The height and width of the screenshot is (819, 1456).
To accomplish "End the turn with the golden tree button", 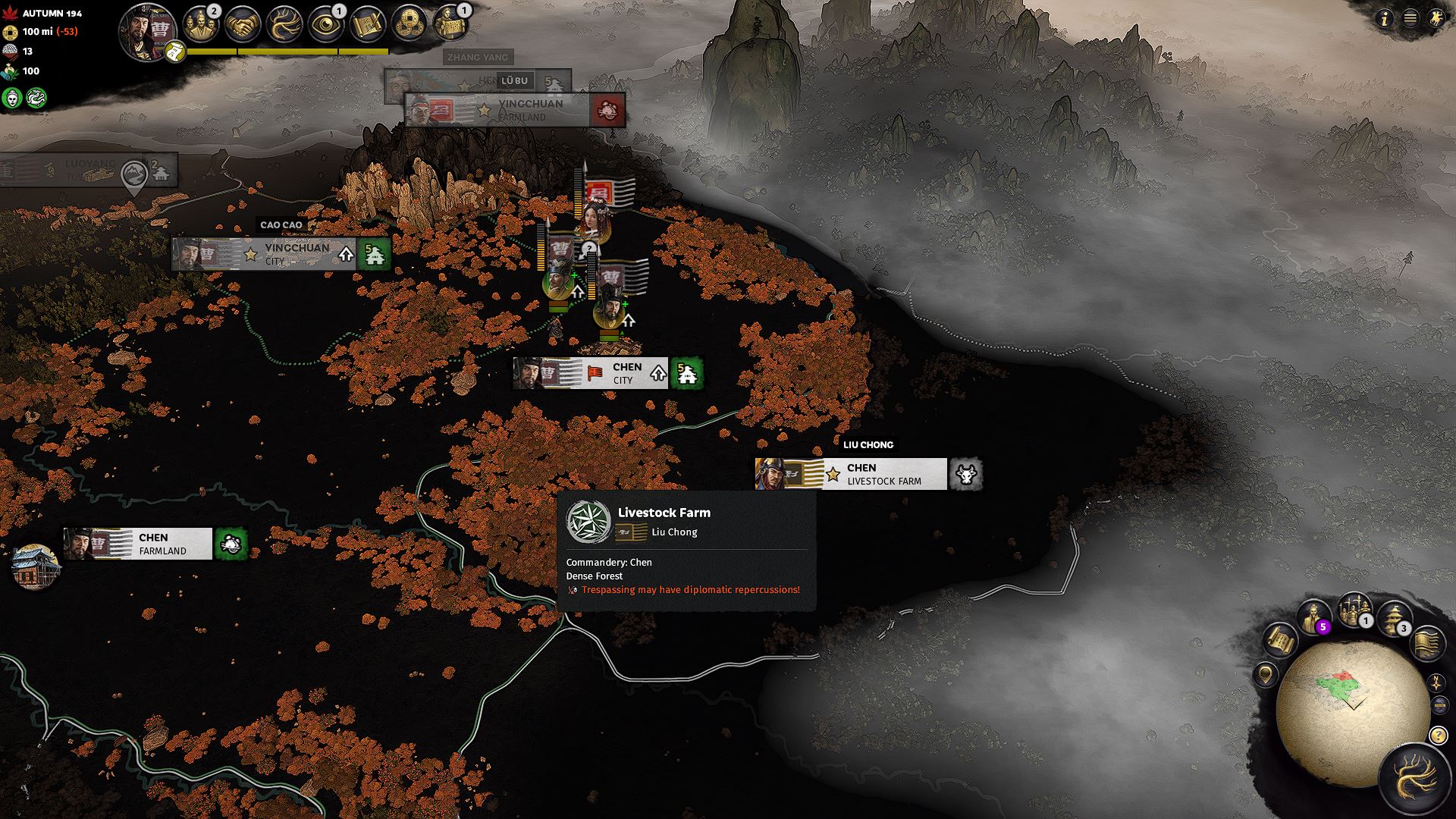I will pyautogui.click(x=1415, y=780).
